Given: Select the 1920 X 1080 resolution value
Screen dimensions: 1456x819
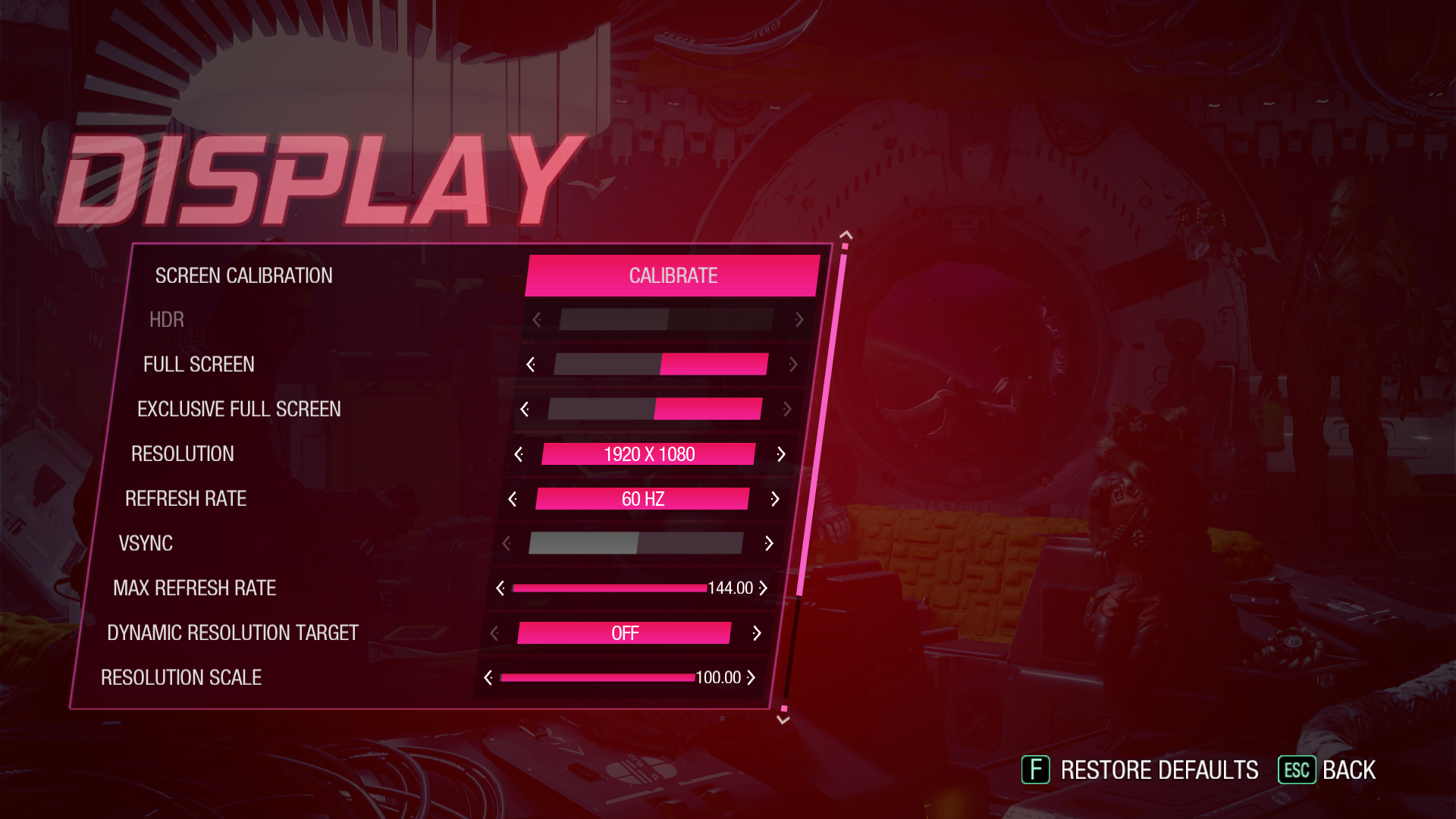Looking at the screenshot, I should click(649, 454).
